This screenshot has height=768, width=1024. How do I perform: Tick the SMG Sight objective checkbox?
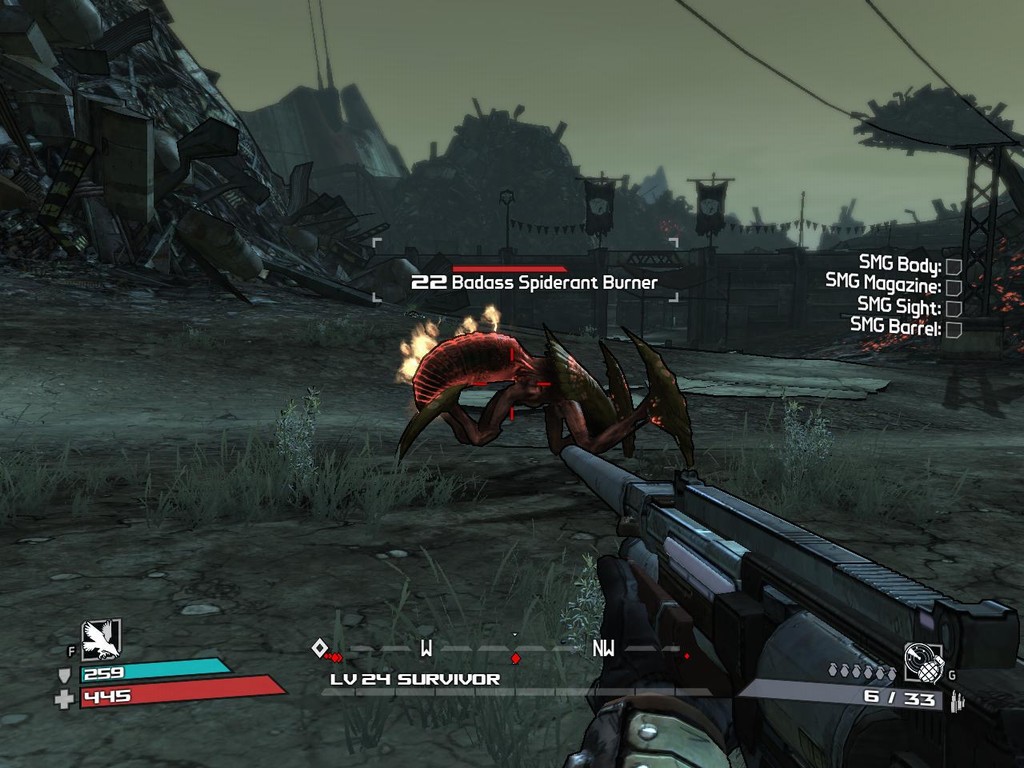tap(953, 308)
